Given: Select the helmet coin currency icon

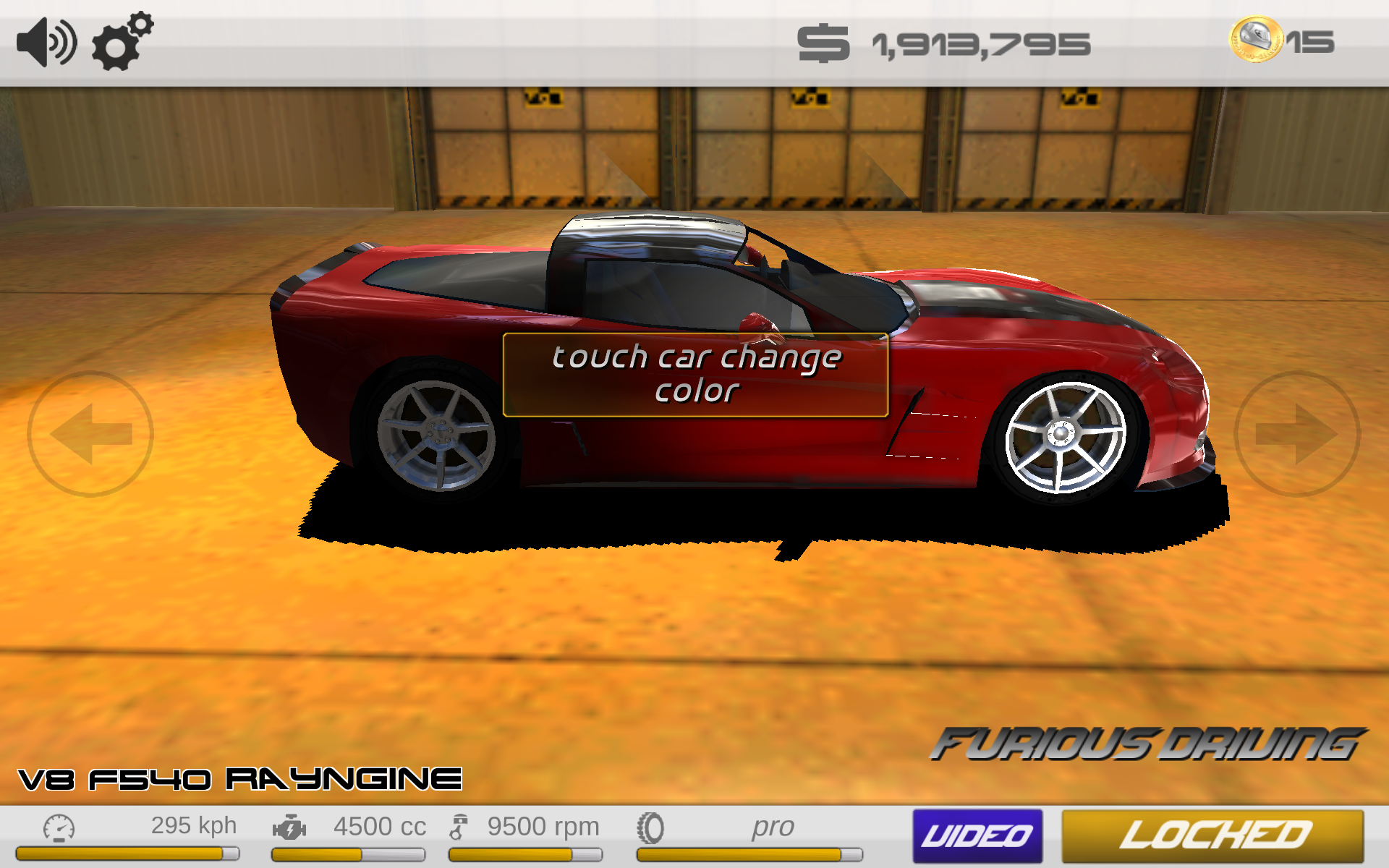Looking at the screenshot, I should [1255, 40].
